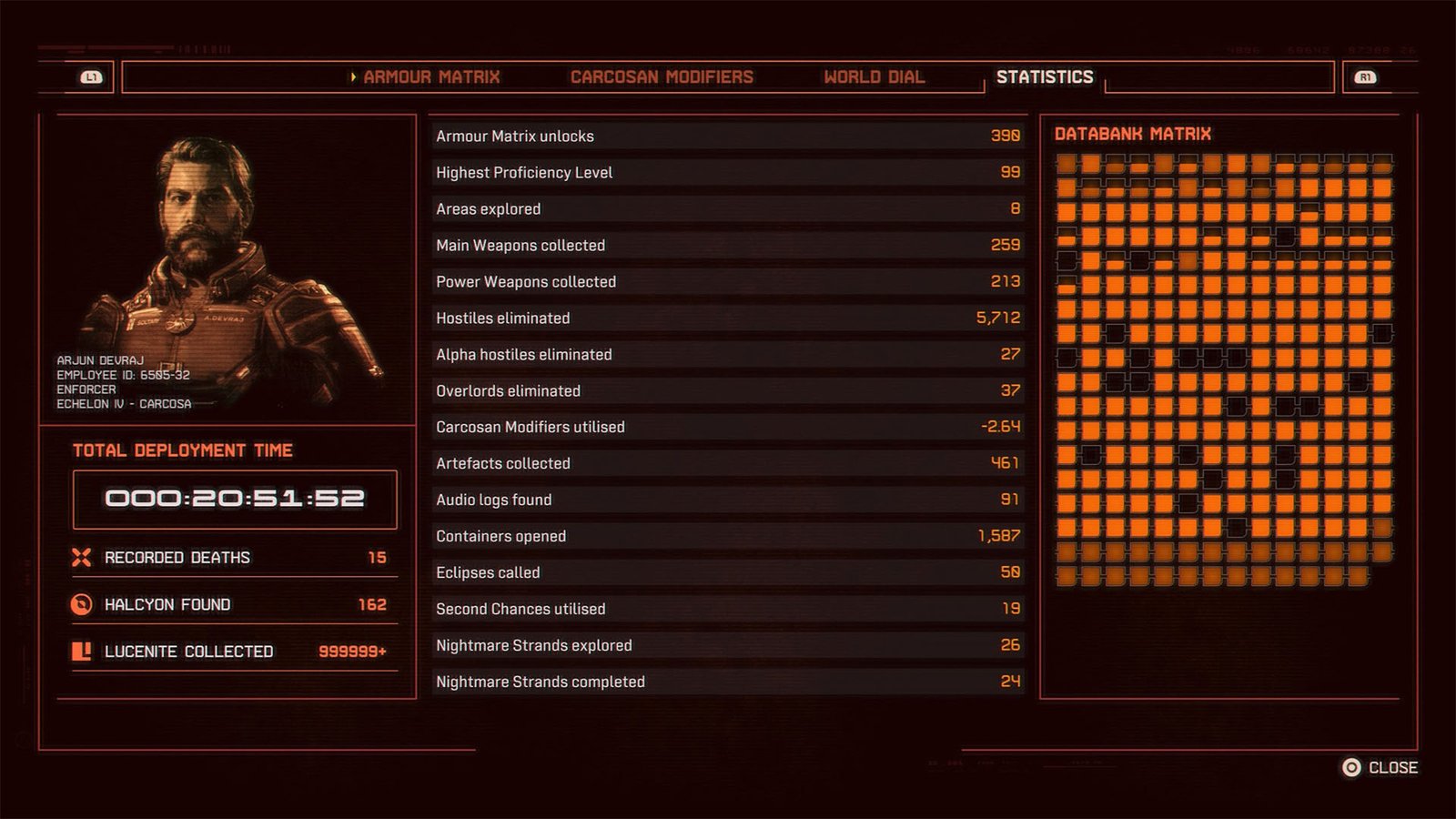Click the R1 shoulder button icon
This screenshot has width=1456, height=819.
[x=1365, y=77]
